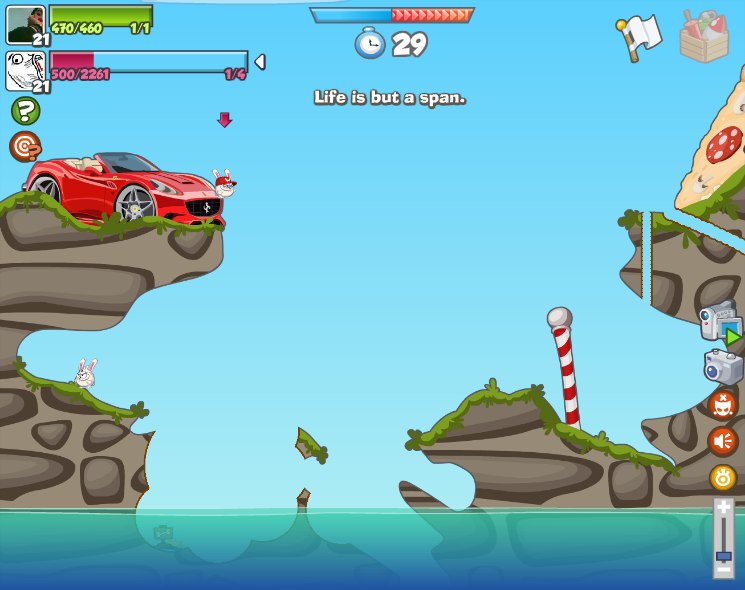The image size is (745, 590).
Task: Start video recording with the camcorder icon
Action: (x=720, y=323)
